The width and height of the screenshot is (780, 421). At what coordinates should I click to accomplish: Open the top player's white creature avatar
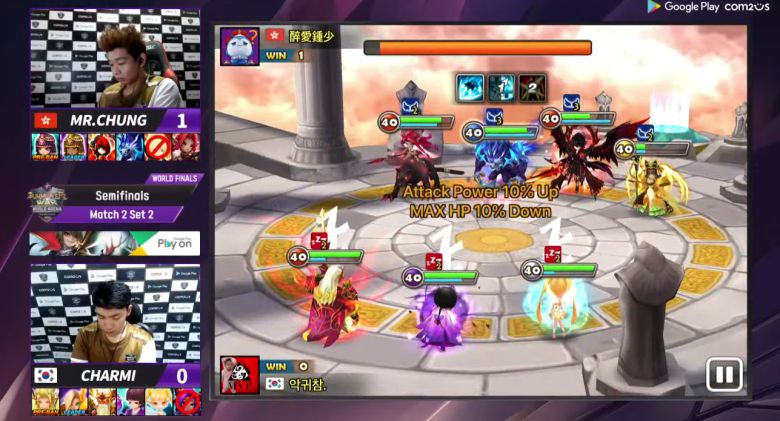coord(239,46)
